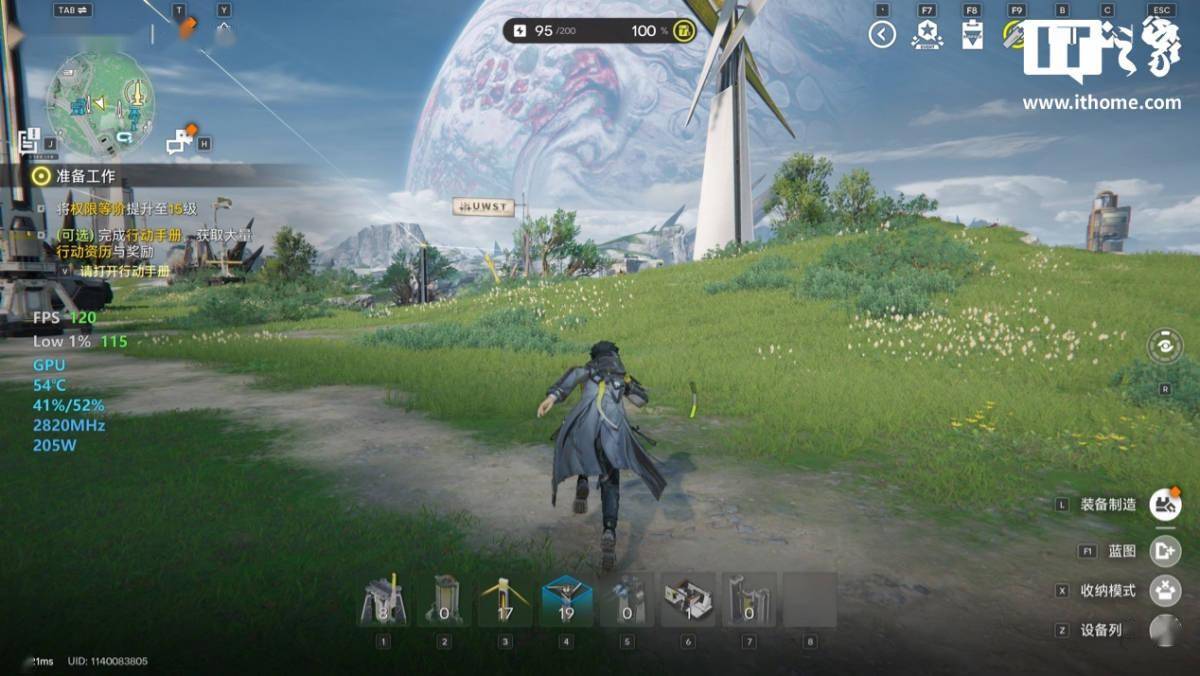This screenshot has width=1200, height=676.
Task: Open the star hexagon badge menu
Action: tap(927, 35)
